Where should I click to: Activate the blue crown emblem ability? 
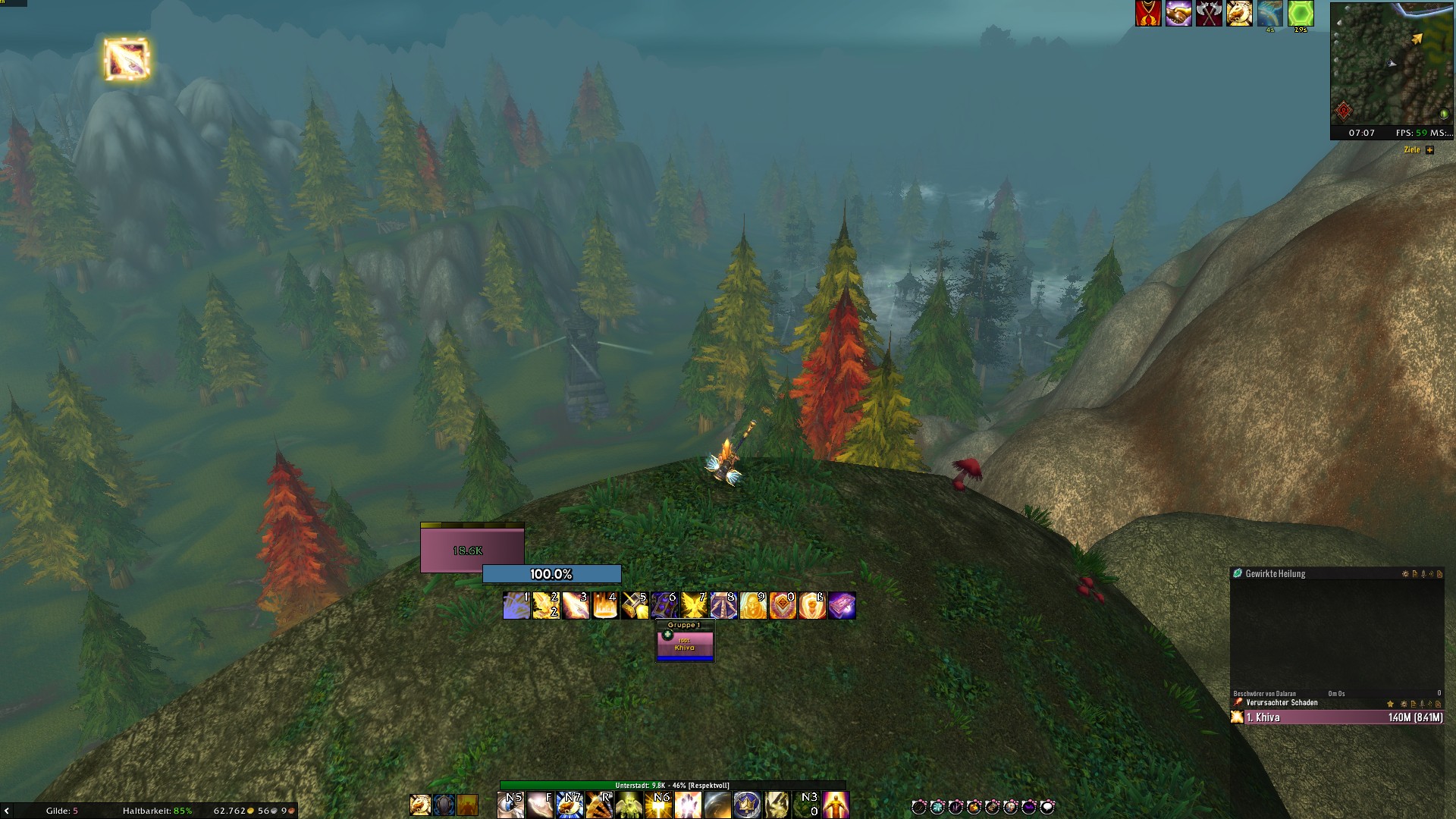747,805
